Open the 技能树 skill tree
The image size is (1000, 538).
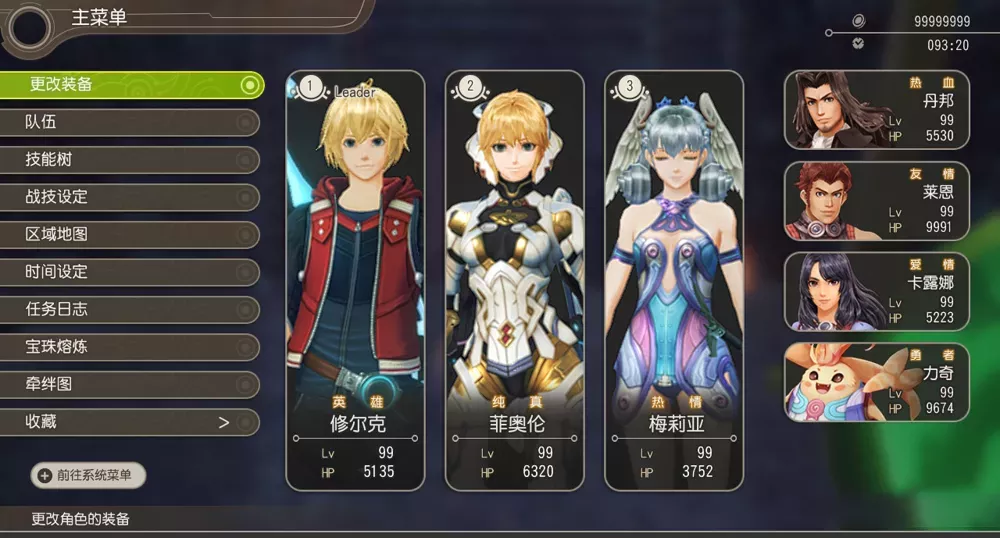point(130,160)
